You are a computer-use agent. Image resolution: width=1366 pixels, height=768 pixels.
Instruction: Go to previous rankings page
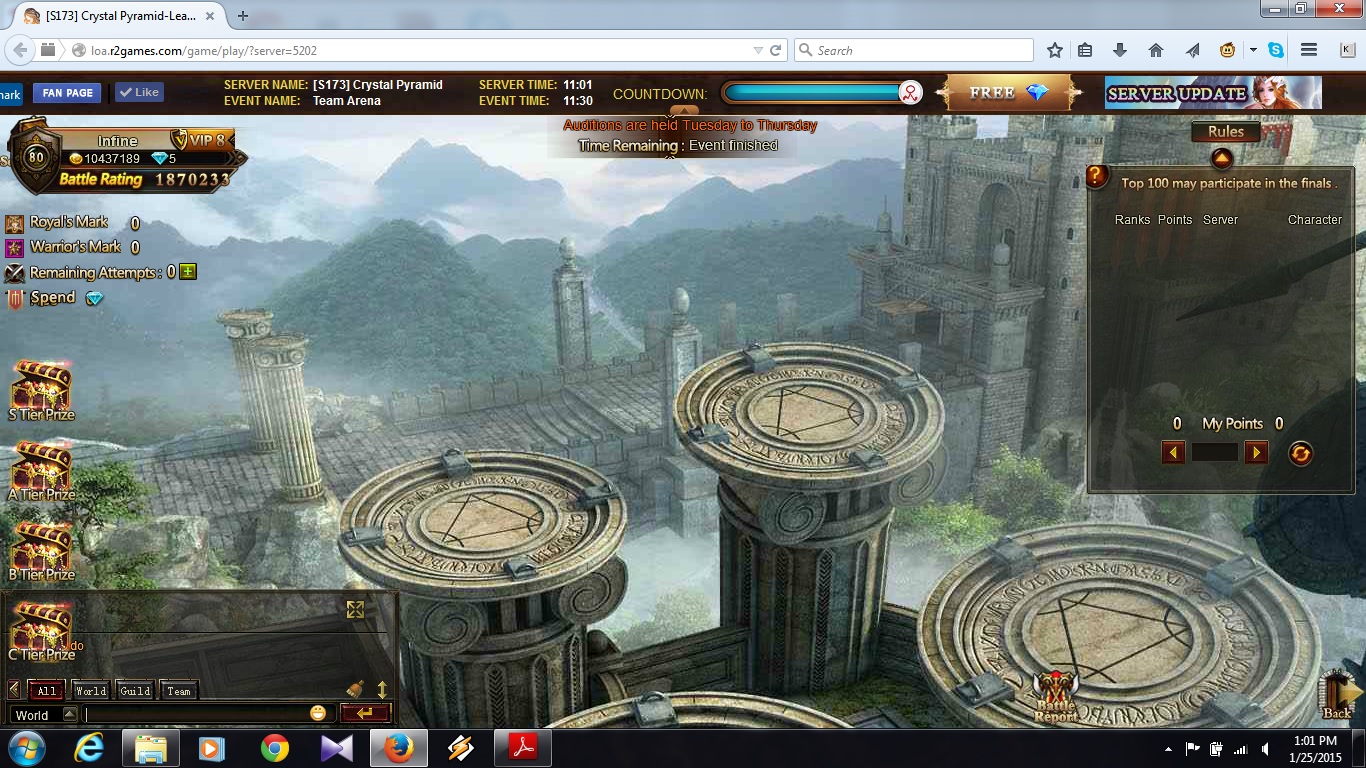(x=1173, y=453)
